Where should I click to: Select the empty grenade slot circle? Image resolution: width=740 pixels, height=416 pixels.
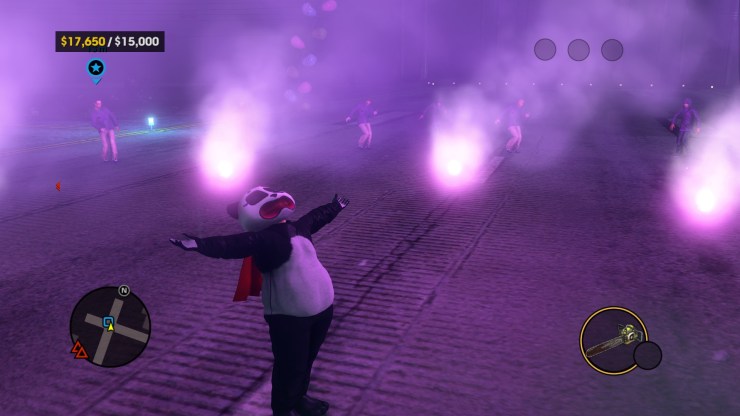(648, 355)
